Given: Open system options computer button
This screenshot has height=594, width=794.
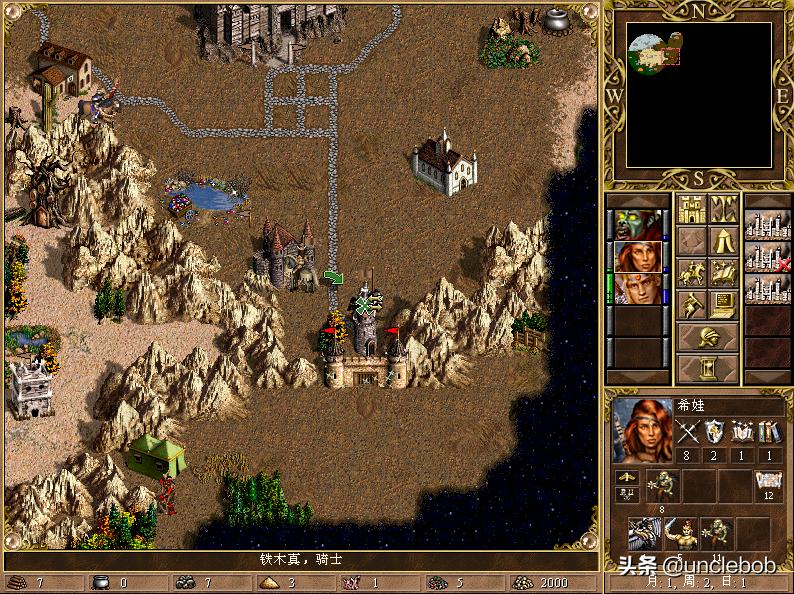Looking at the screenshot, I should 723,304.
